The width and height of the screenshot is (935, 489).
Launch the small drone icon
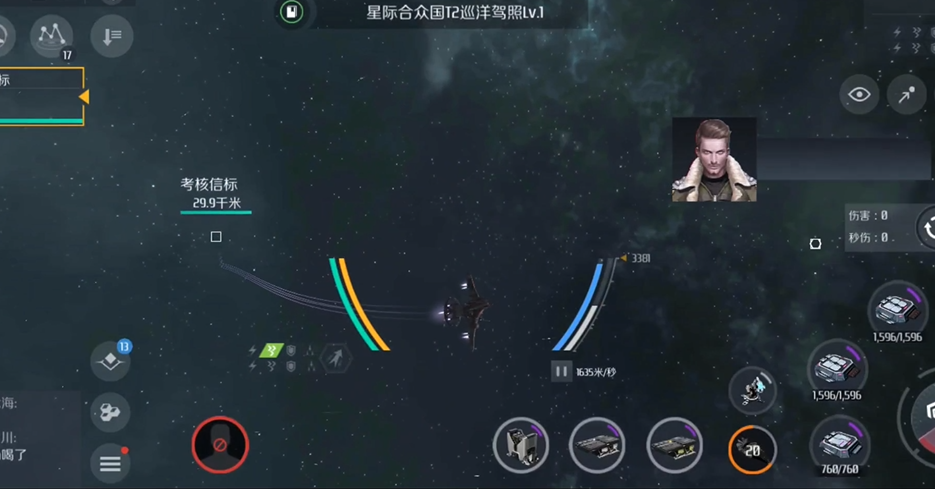(752, 389)
